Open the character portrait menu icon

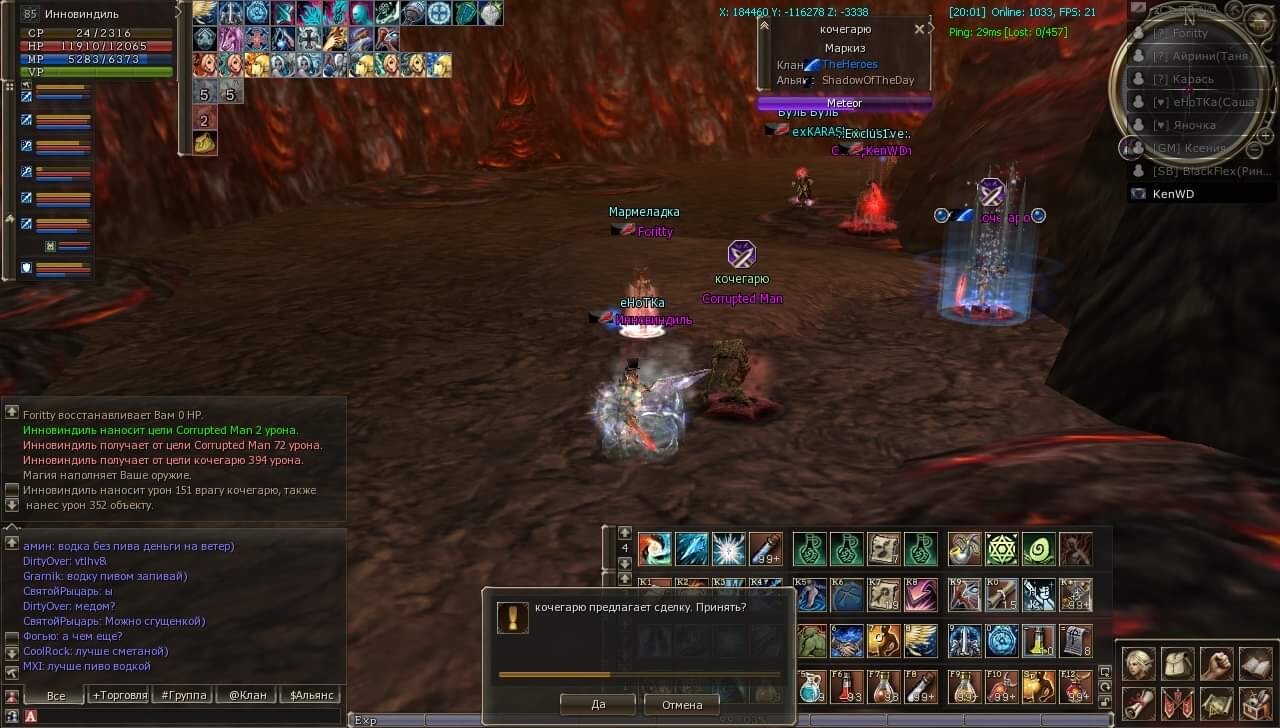coord(1138,664)
